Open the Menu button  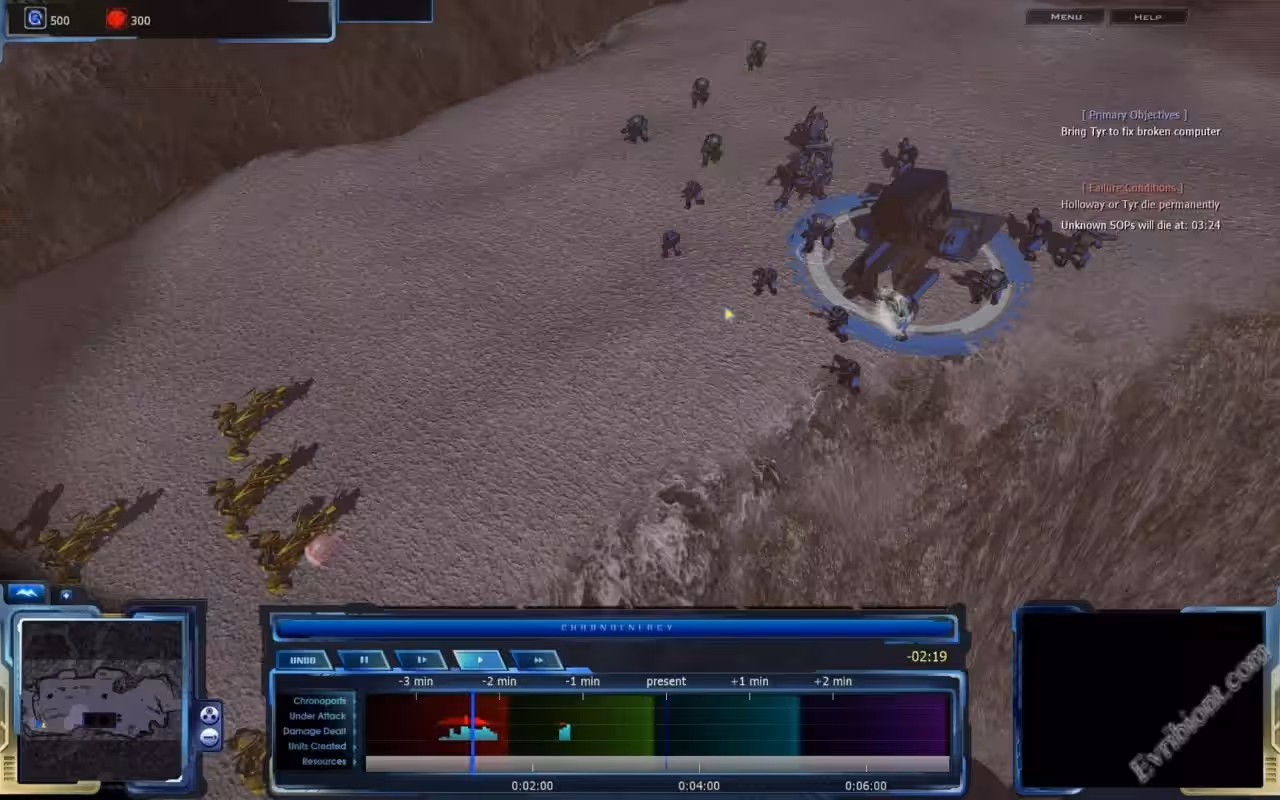click(1066, 17)
